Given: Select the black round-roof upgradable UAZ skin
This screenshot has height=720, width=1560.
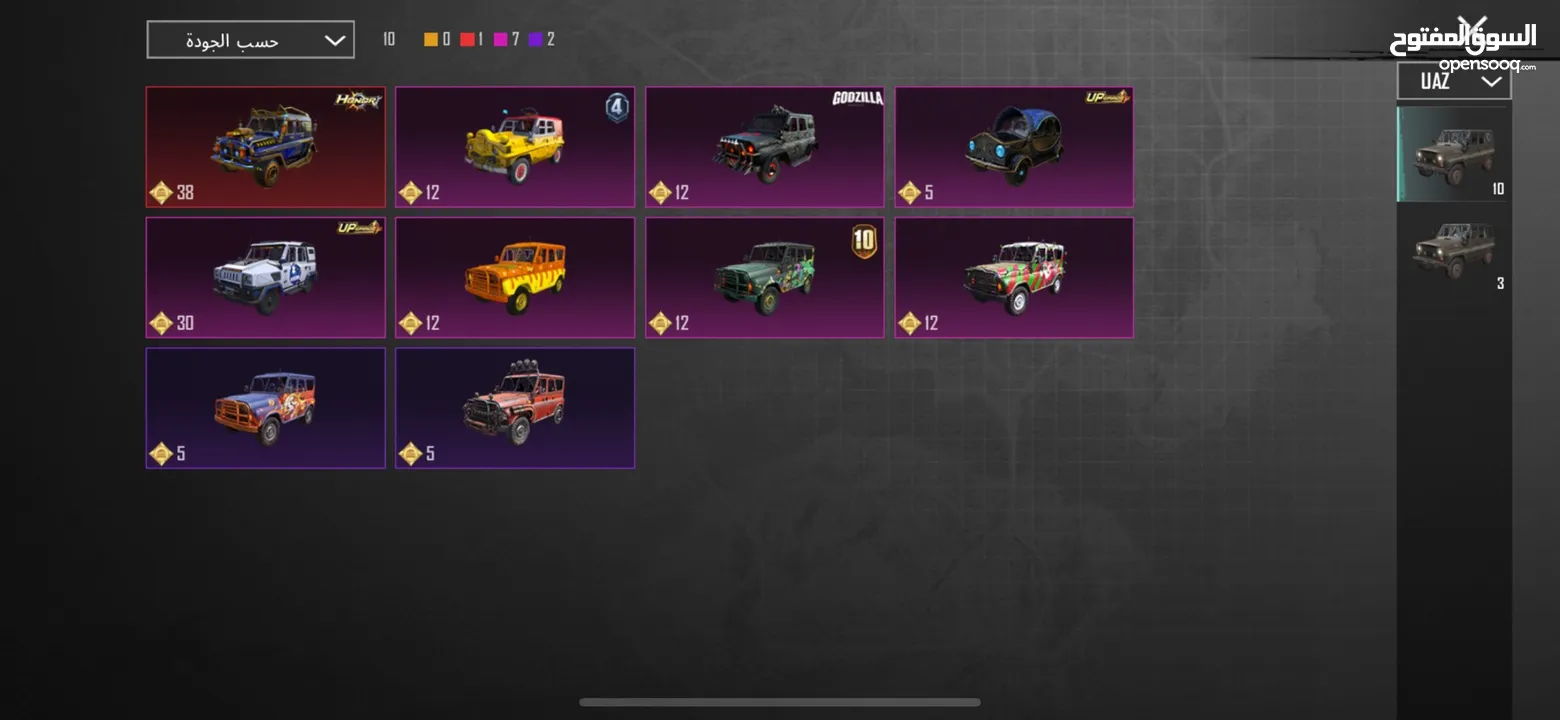Looking at the screenshot, I should pyautogui.click(x=1013, y=146).
